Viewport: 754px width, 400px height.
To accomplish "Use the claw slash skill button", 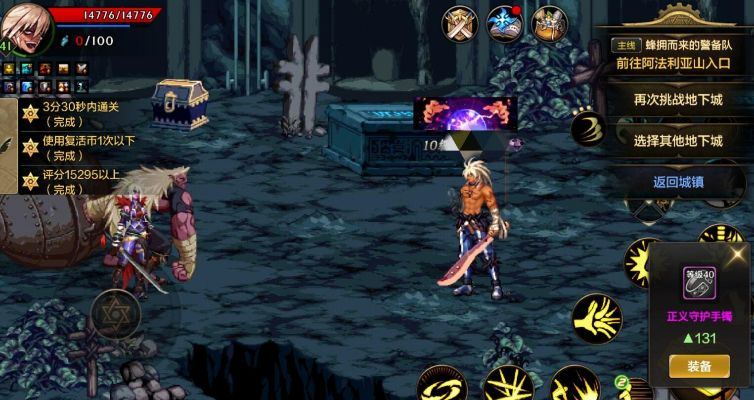I will pyautogui.click(x=596, y=318).
